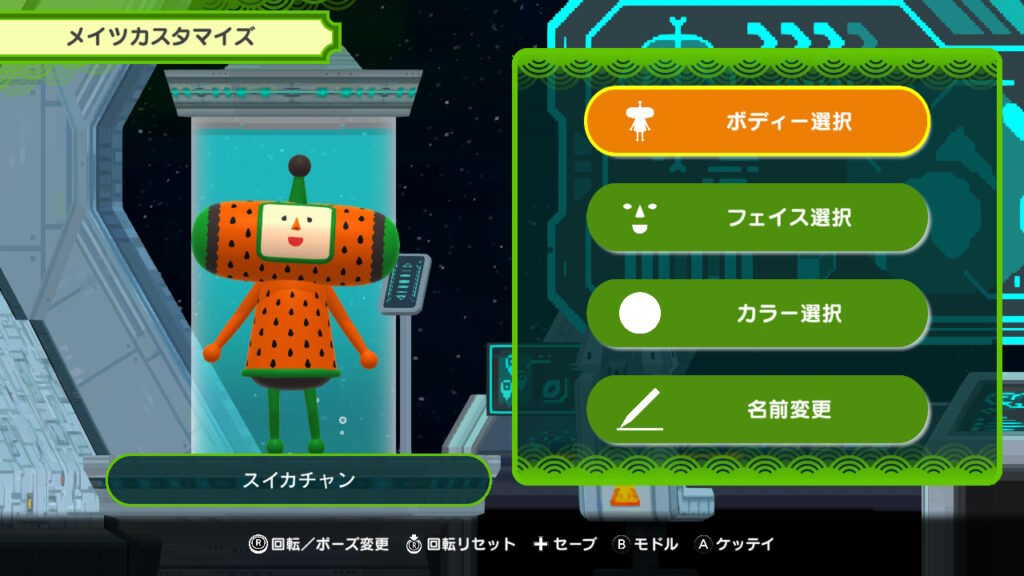Select the ボディー選択 menu option

(x=757, y=122)
